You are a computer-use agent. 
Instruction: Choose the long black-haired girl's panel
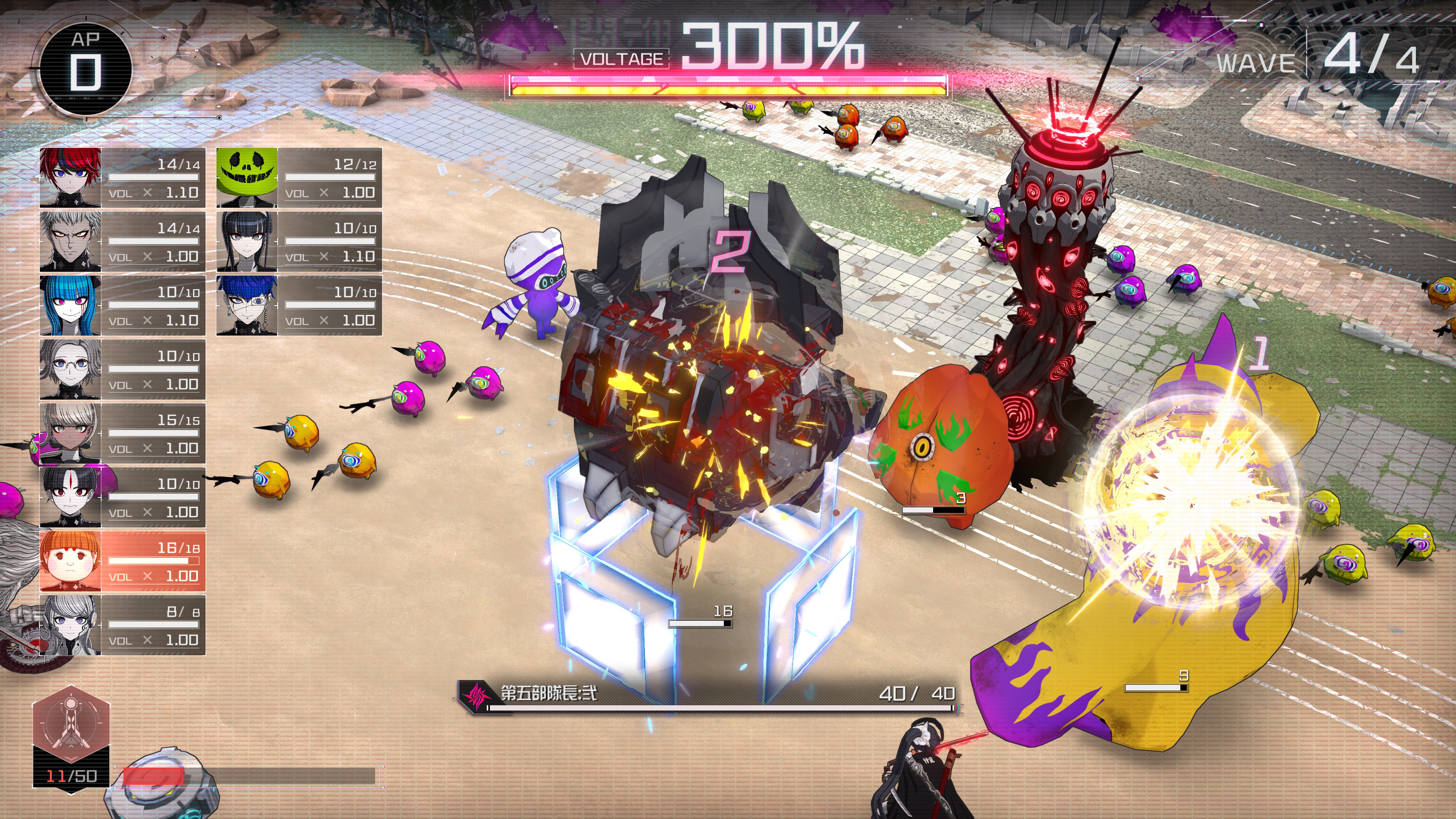tap(299, 242)
